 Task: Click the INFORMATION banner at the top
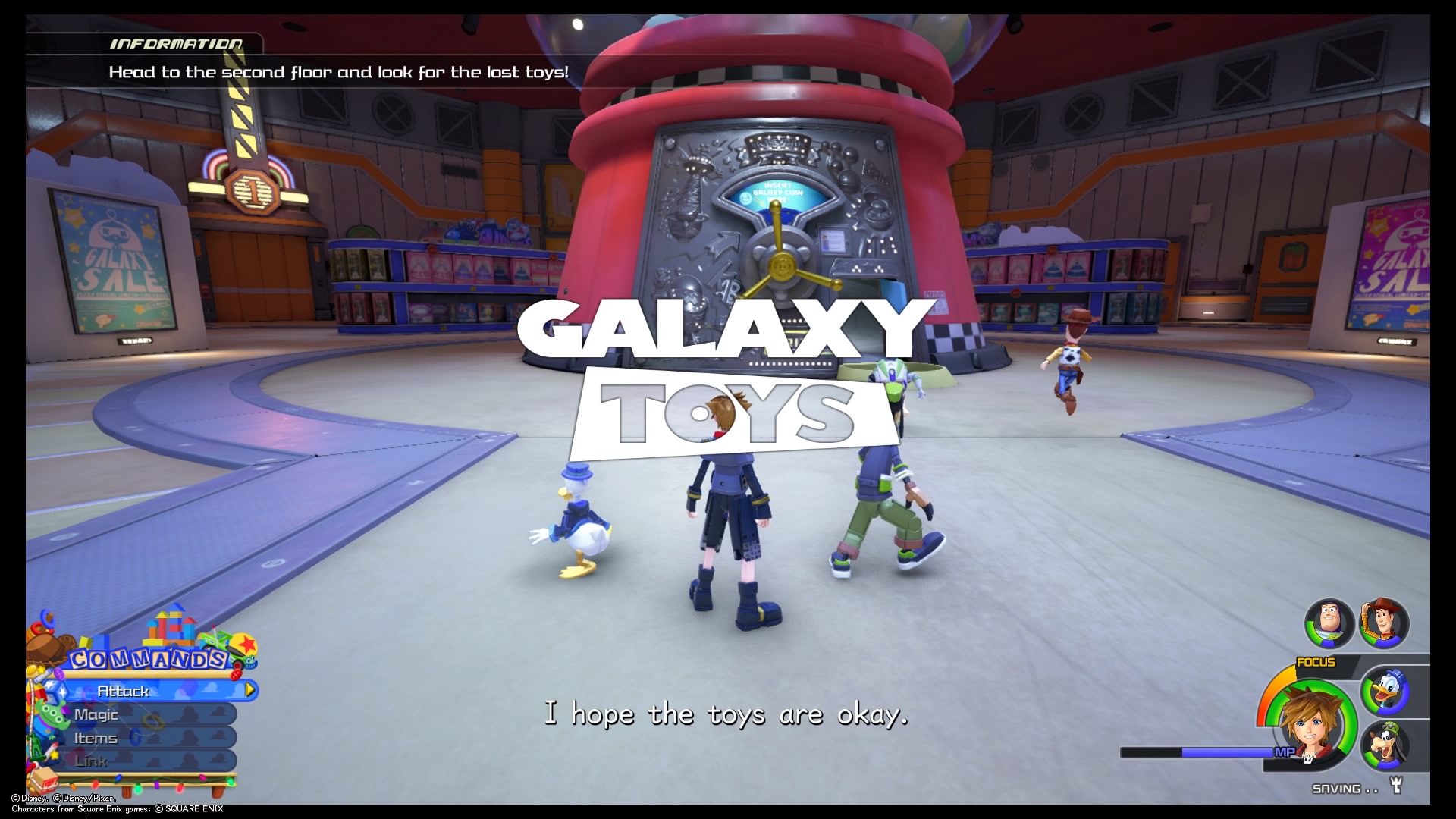point(178,44)
